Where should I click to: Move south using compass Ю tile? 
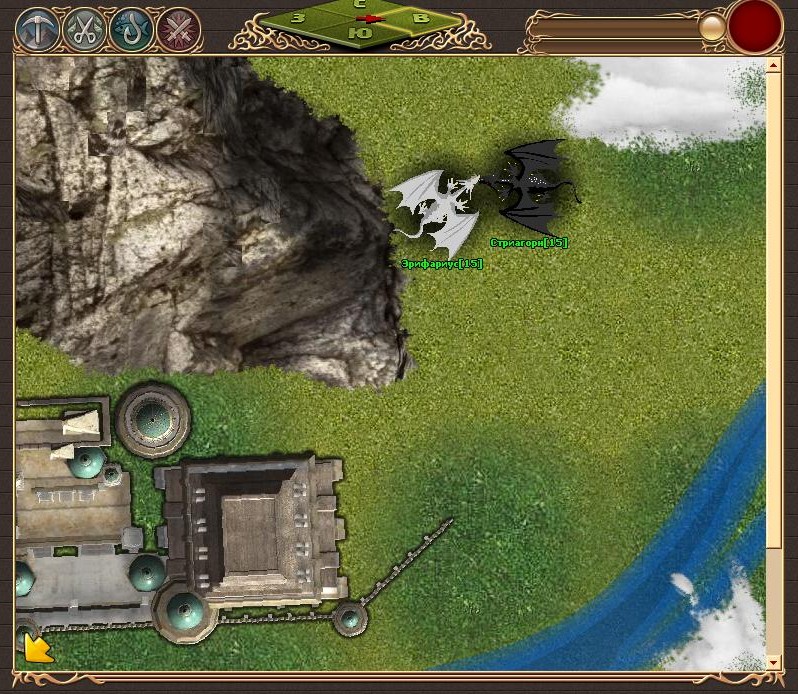(364, 34)
